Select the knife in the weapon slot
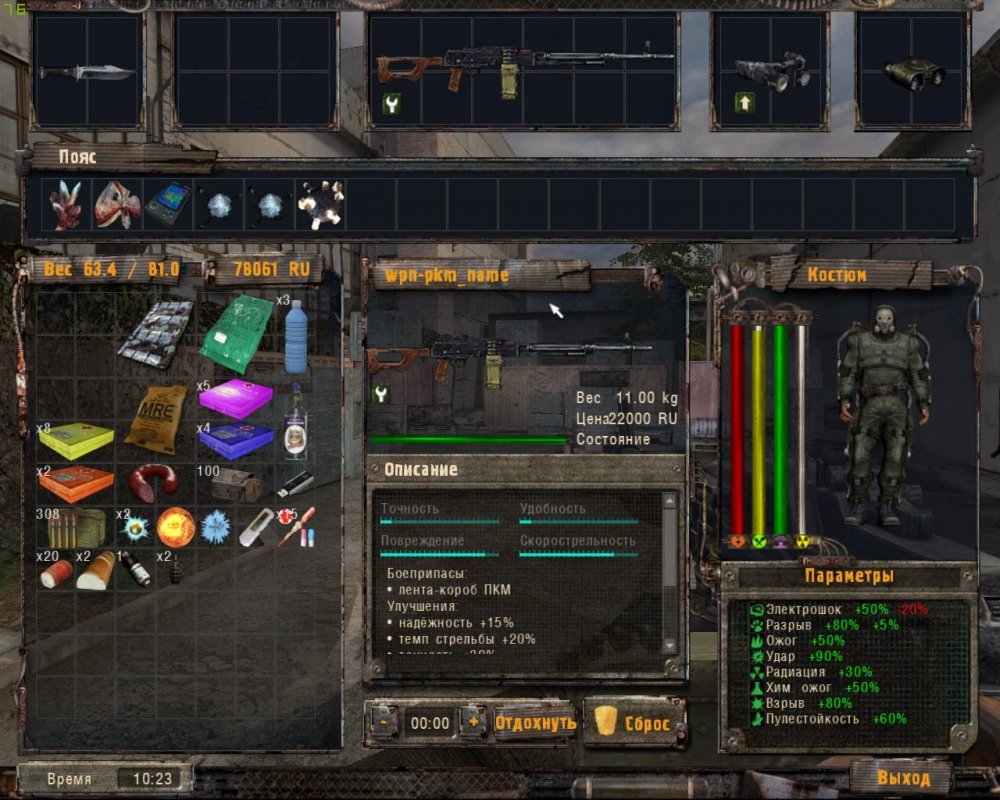 (x=88, y=71)
